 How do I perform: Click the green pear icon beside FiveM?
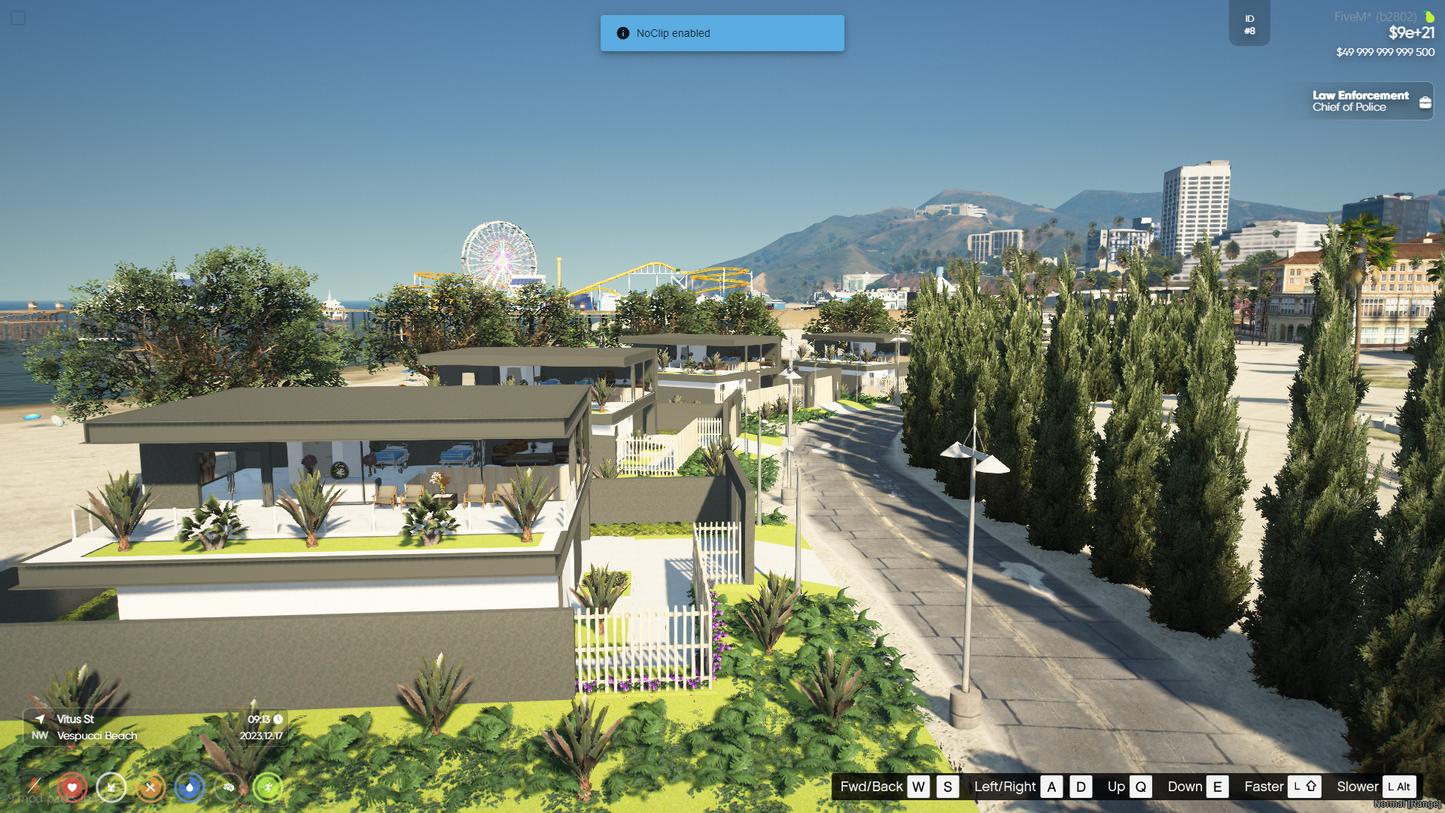click(x=1429, y=16)
